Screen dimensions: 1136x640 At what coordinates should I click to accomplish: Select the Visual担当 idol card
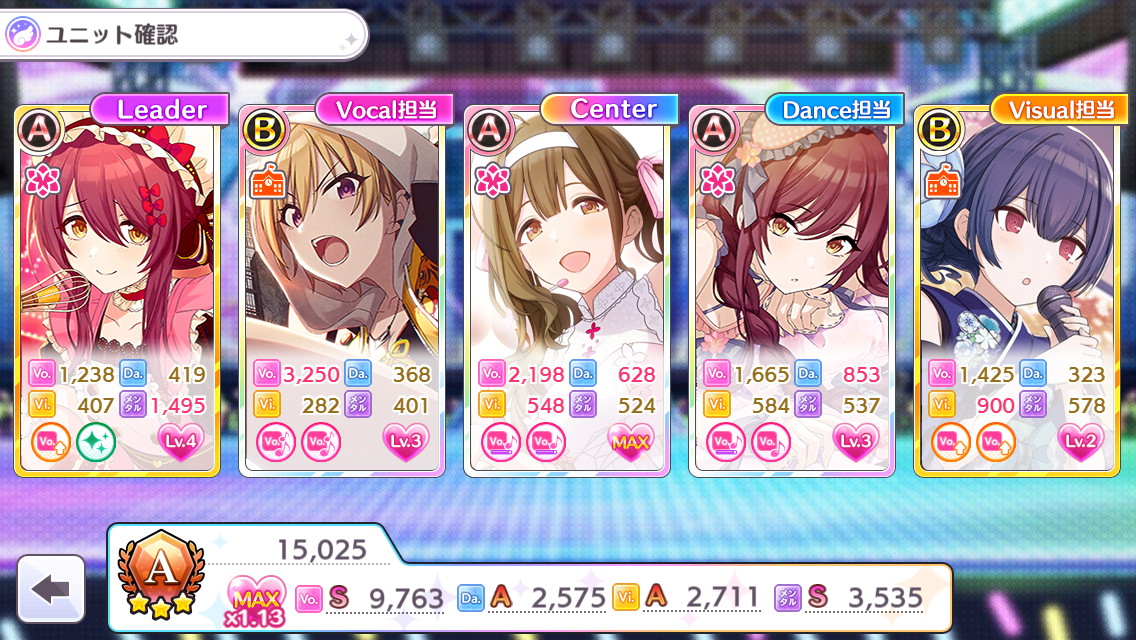tap(1016, 260)
